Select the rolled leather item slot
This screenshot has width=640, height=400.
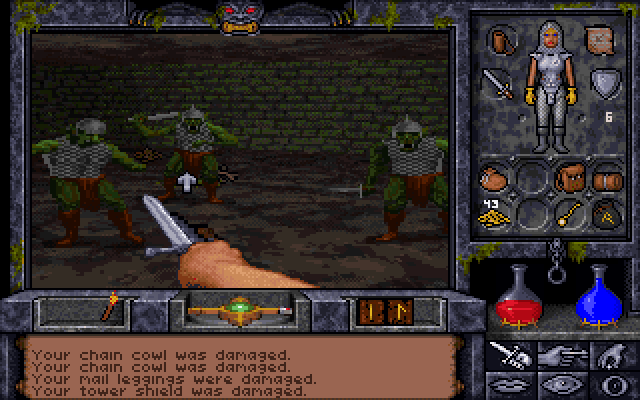(x=607, y=180)
